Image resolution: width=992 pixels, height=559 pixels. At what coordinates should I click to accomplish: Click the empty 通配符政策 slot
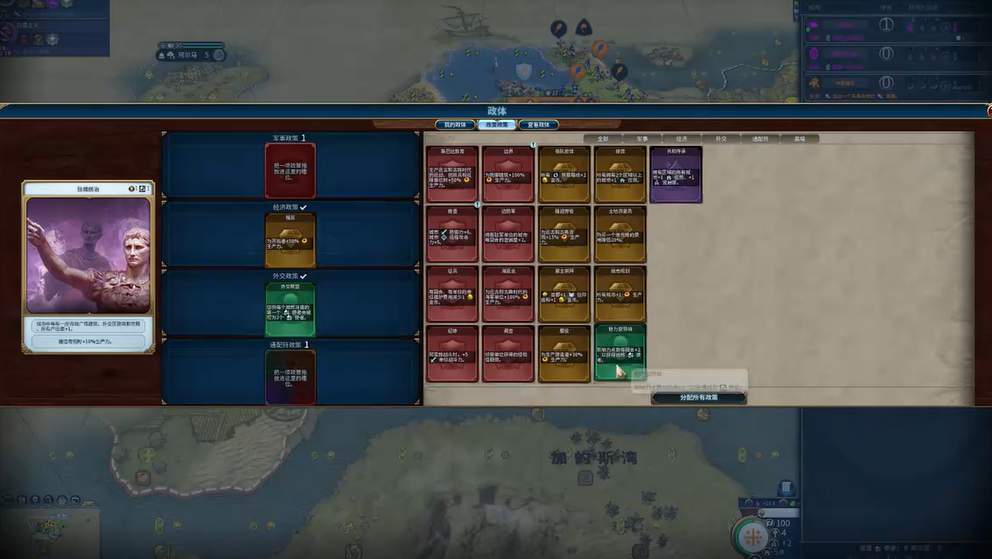point(290,377)
